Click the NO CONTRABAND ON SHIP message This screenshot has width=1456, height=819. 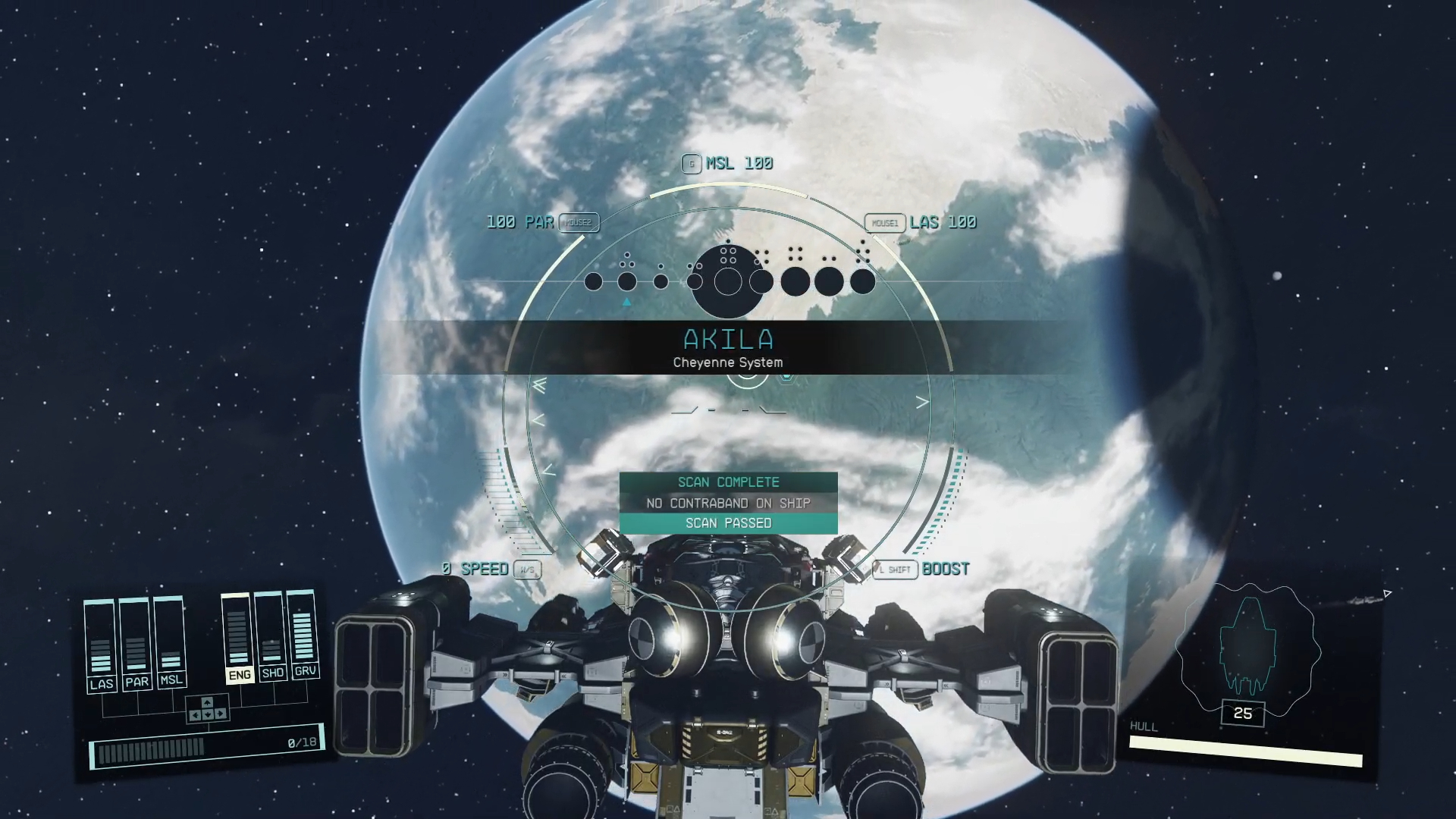(x=728, y=502)
